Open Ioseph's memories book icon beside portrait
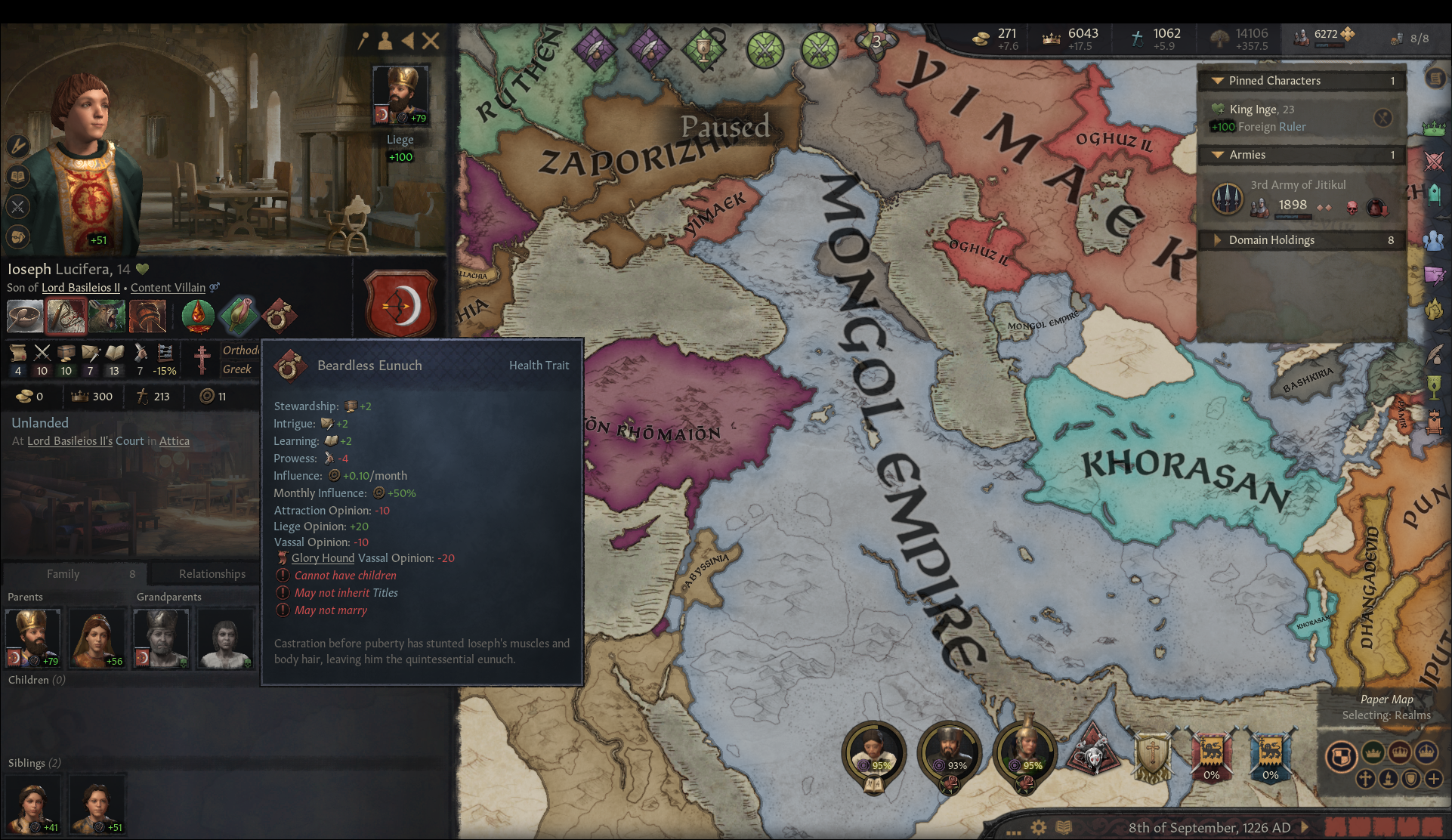The width and height of the screenshot is (1452, 840). pos(17,178)
